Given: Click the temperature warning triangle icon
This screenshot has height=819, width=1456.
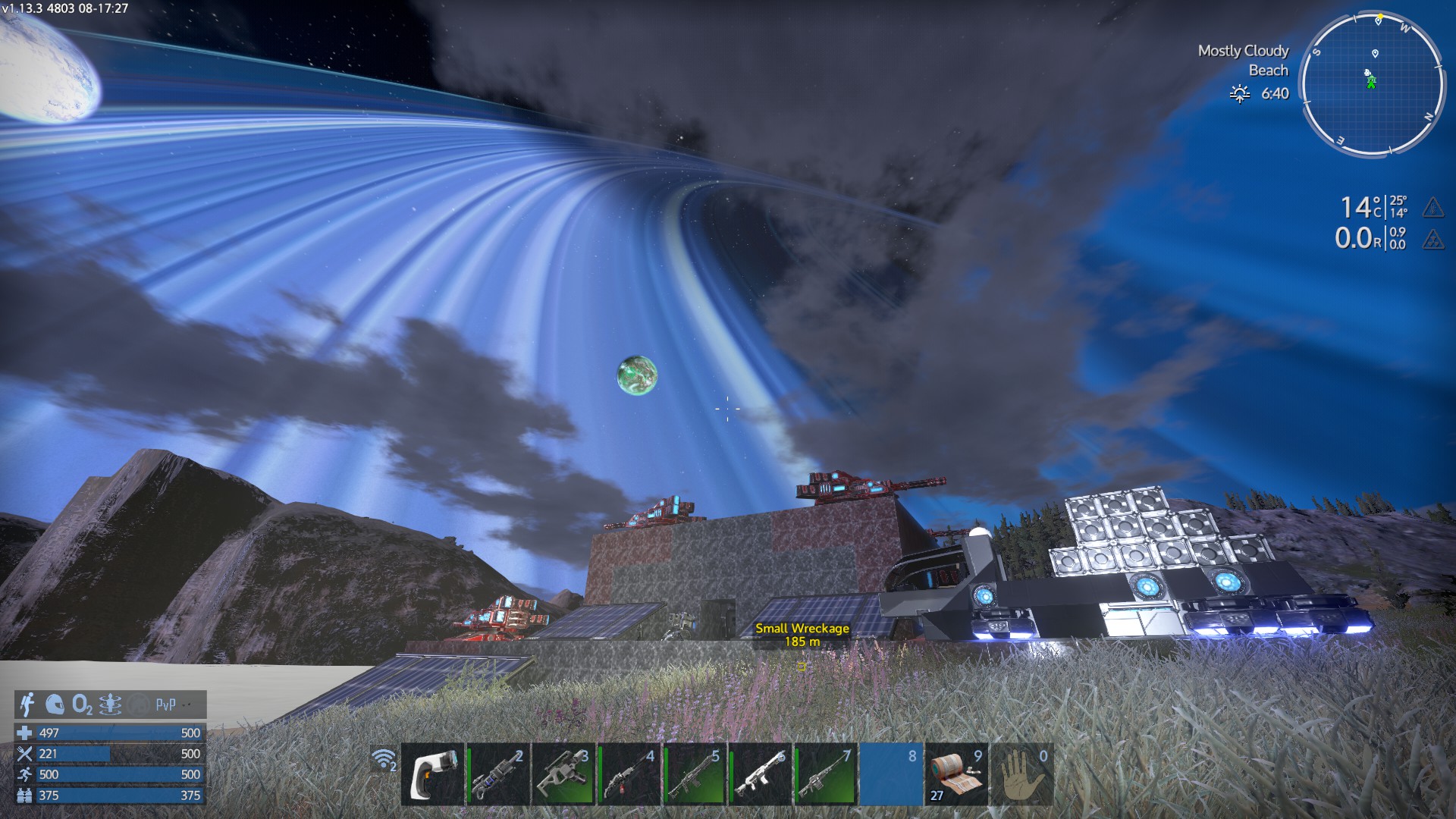Looking at the screenshot, I should (x=1432, y=207).
